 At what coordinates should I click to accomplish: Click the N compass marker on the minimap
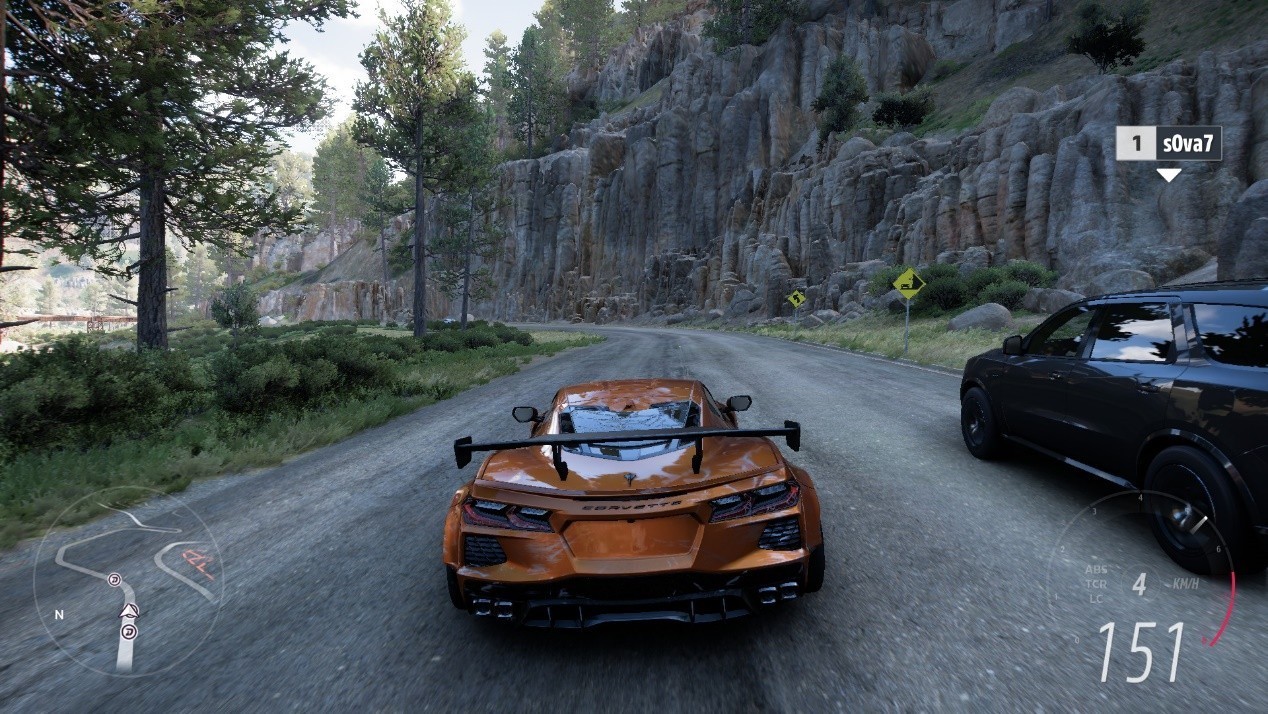59,614
